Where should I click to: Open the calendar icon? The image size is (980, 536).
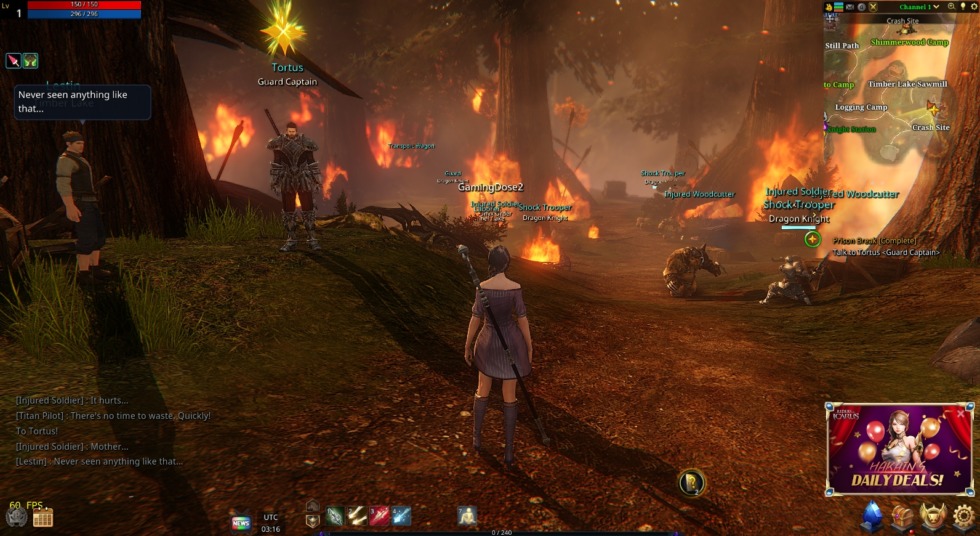[x=42, y=517]
